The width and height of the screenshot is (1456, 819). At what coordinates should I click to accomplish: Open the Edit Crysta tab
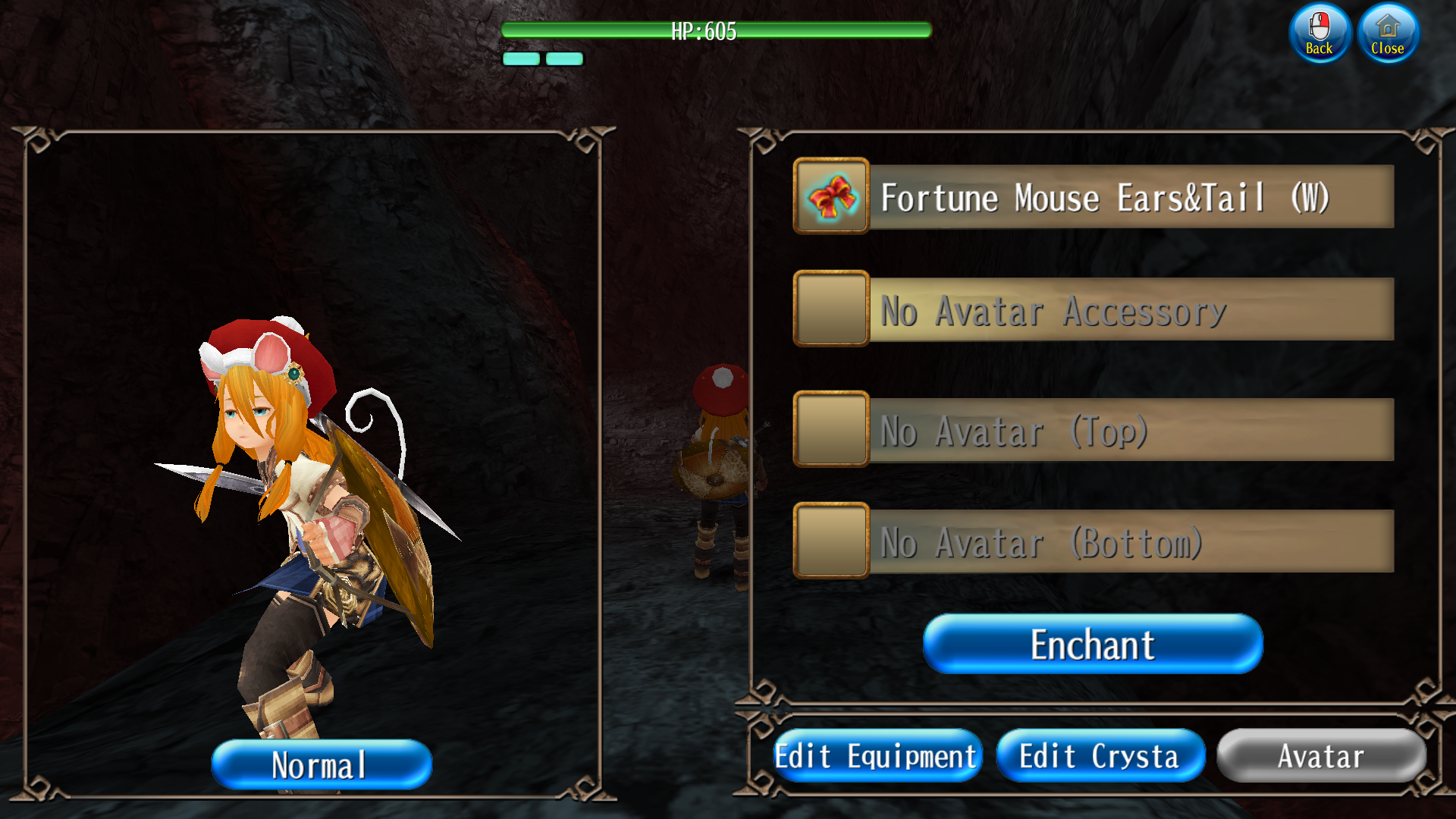pos(1100,756)
